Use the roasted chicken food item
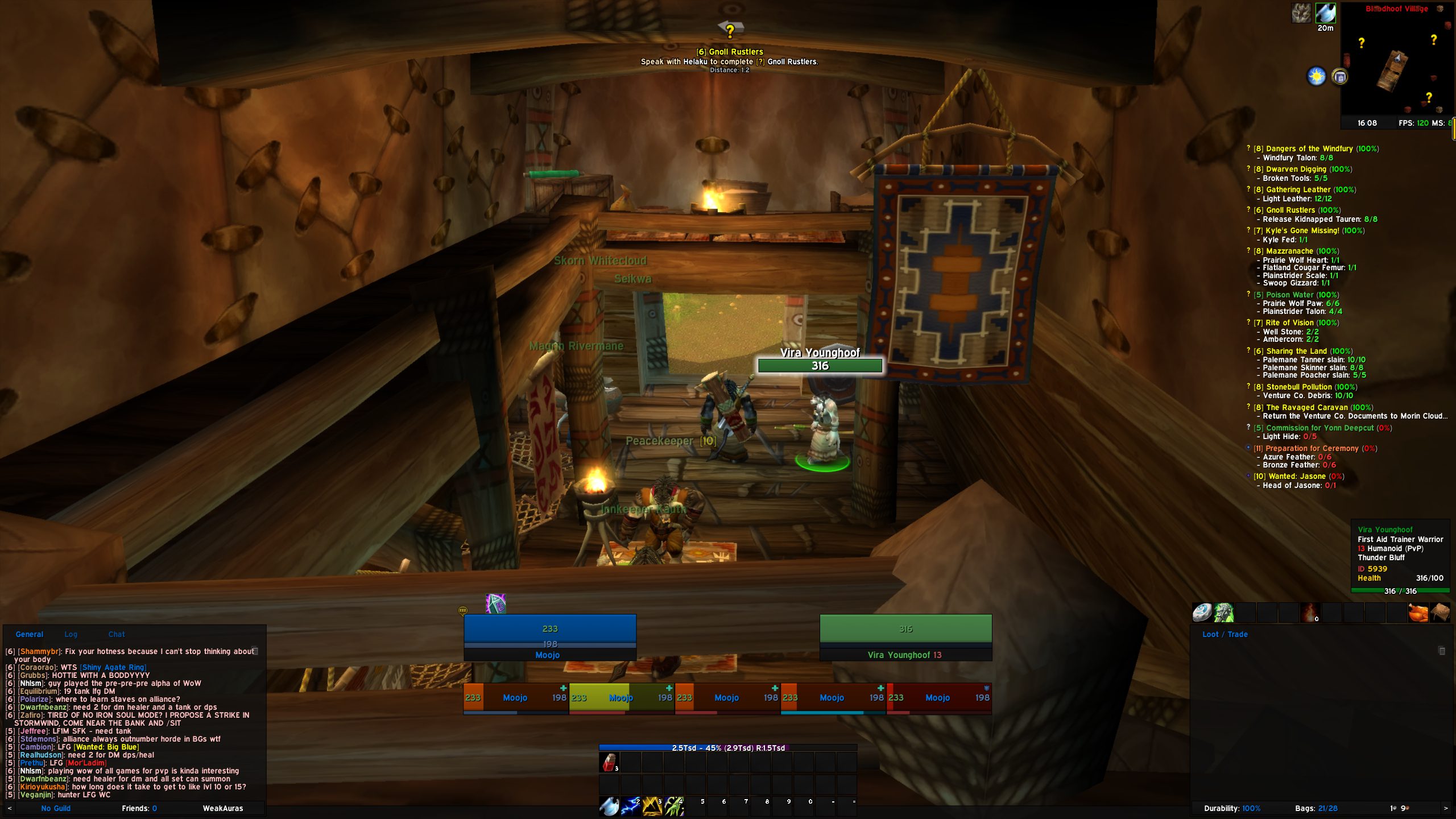This screenshot has width=1456, height=819. 1418,613
